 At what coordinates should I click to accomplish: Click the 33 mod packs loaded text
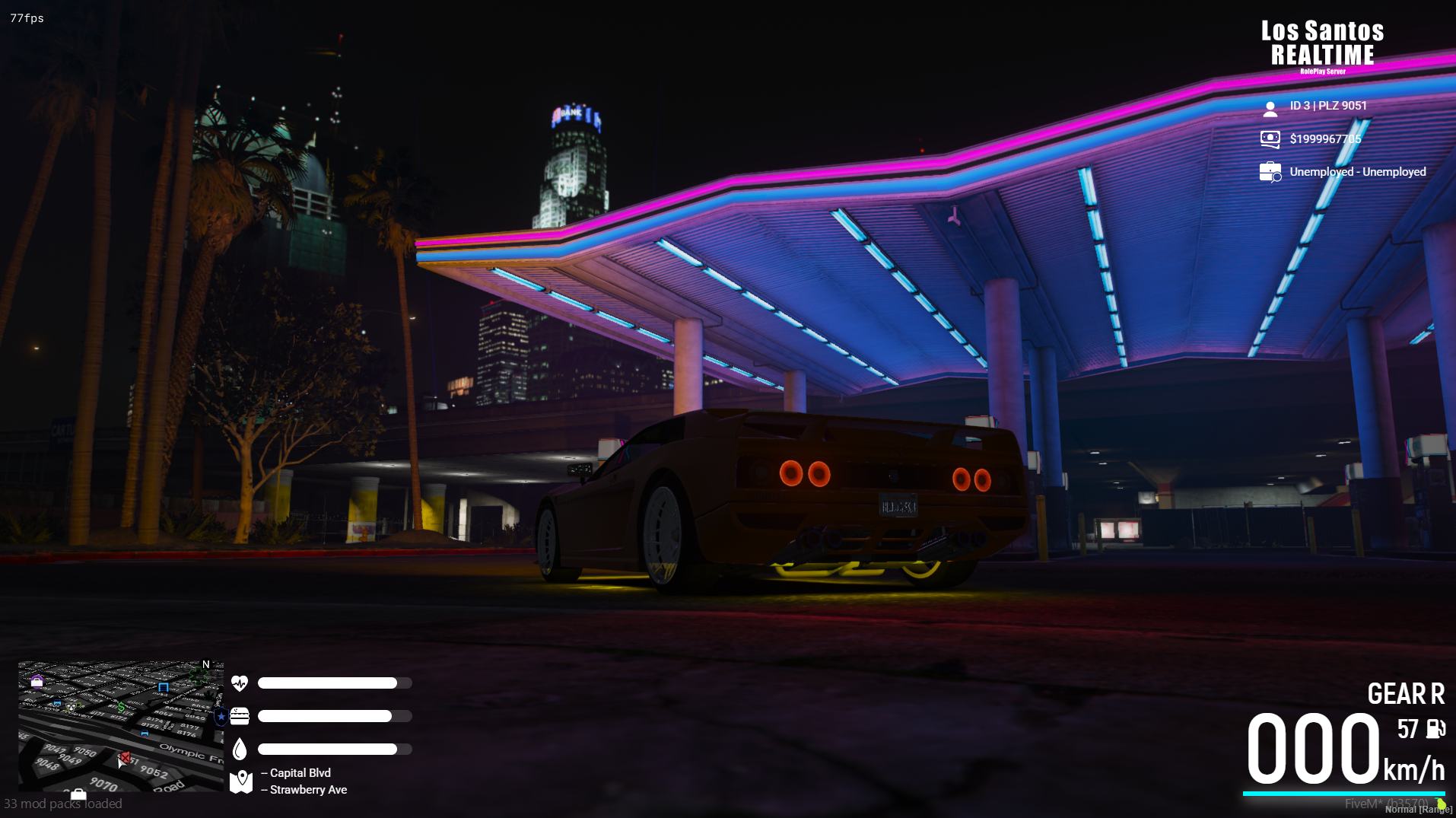[64, 804]
